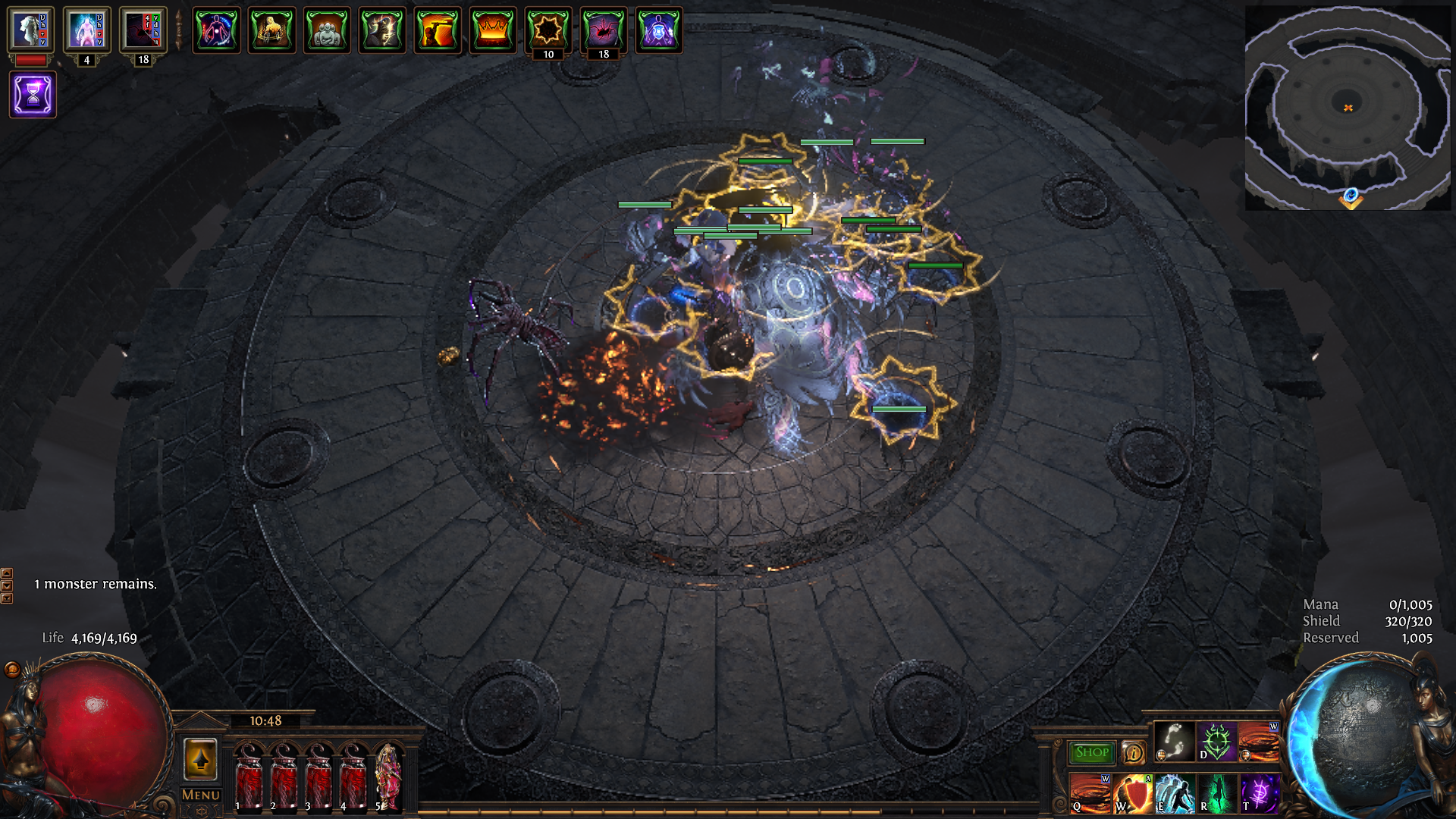
Task: Open the Menu button
Action: point(201,795)
